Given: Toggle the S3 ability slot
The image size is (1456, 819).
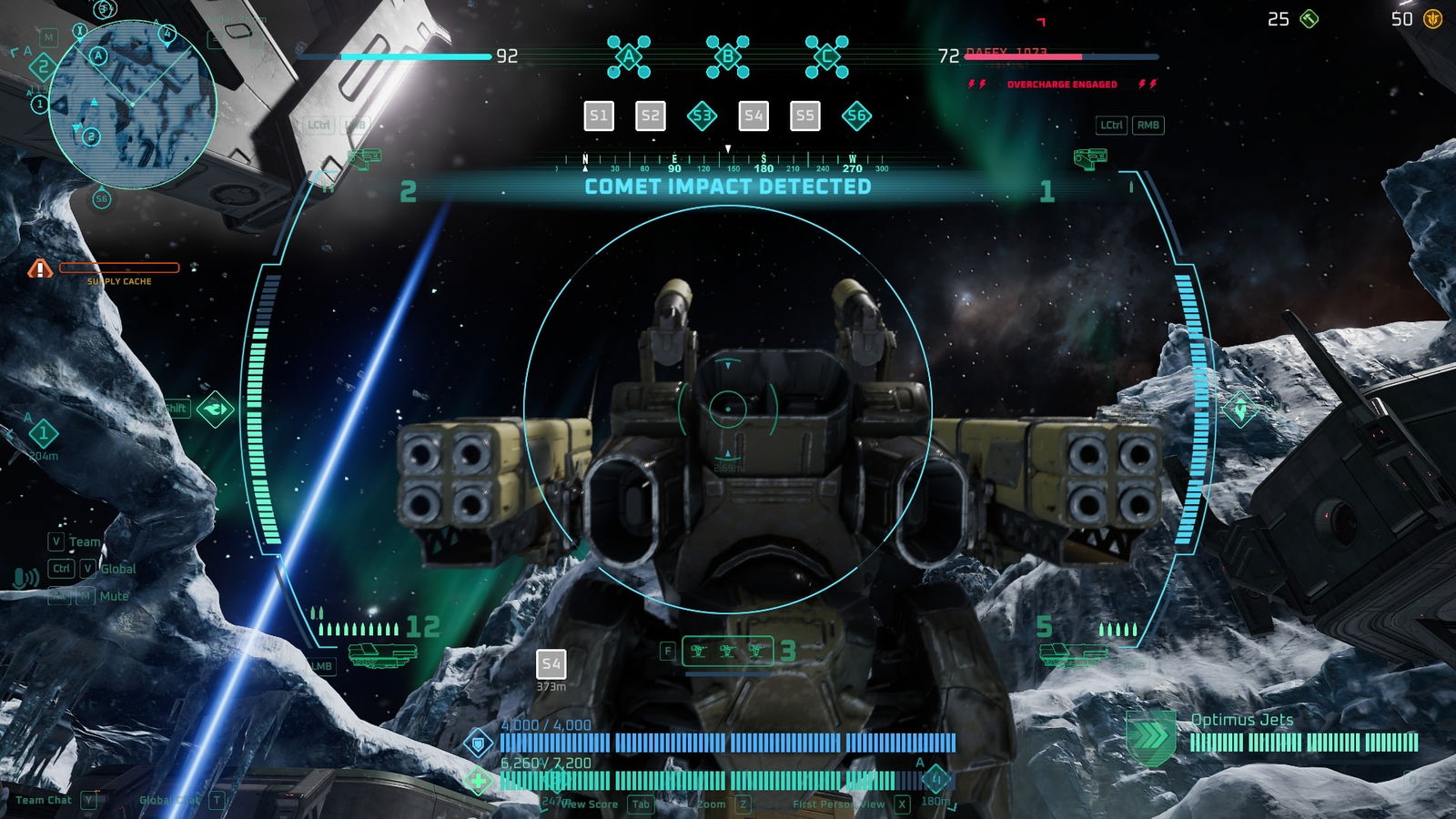Looking at the screenshot, I should pos(701,116).
